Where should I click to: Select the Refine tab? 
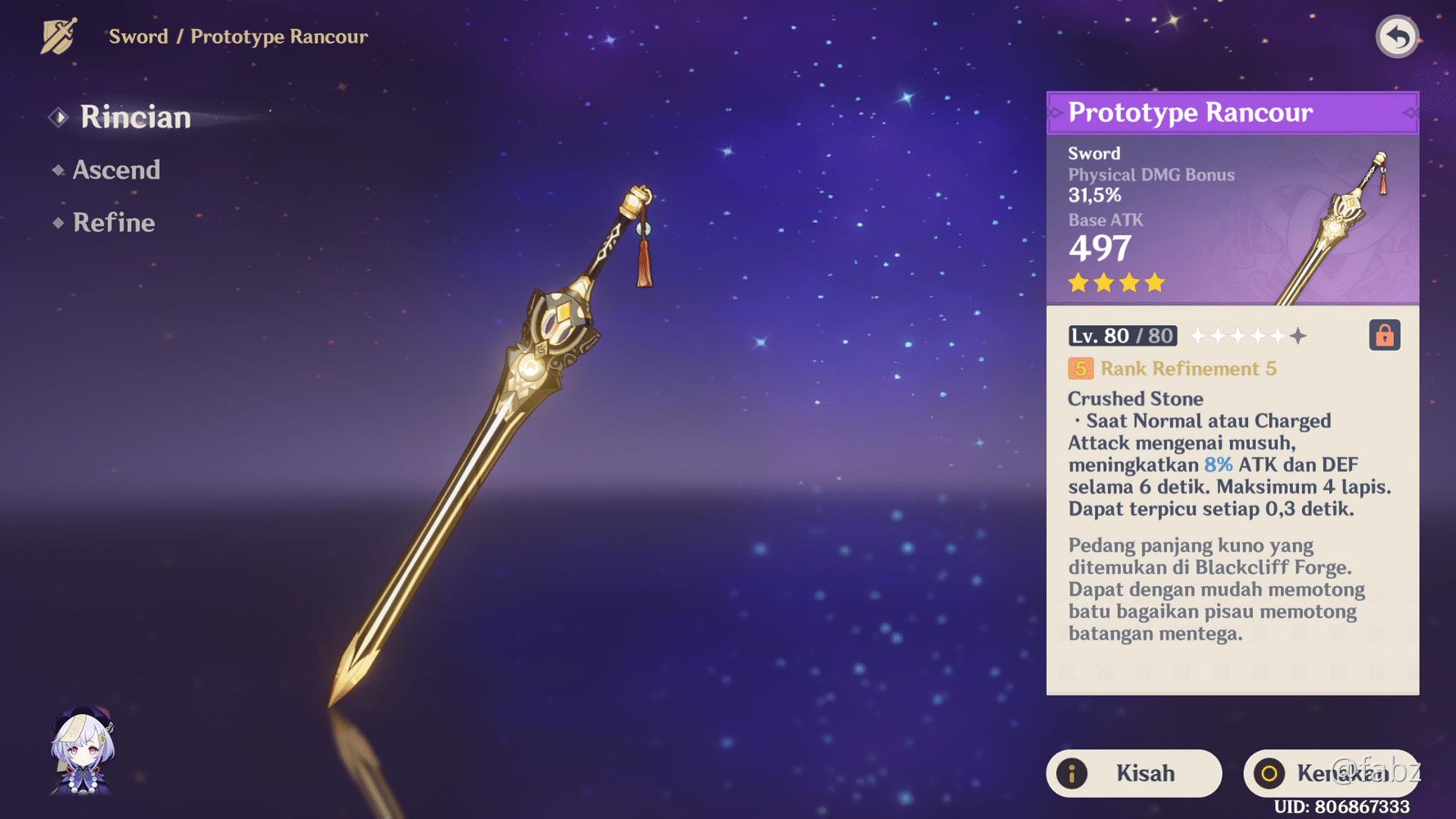pyautogui.click(x=113, y=223)
